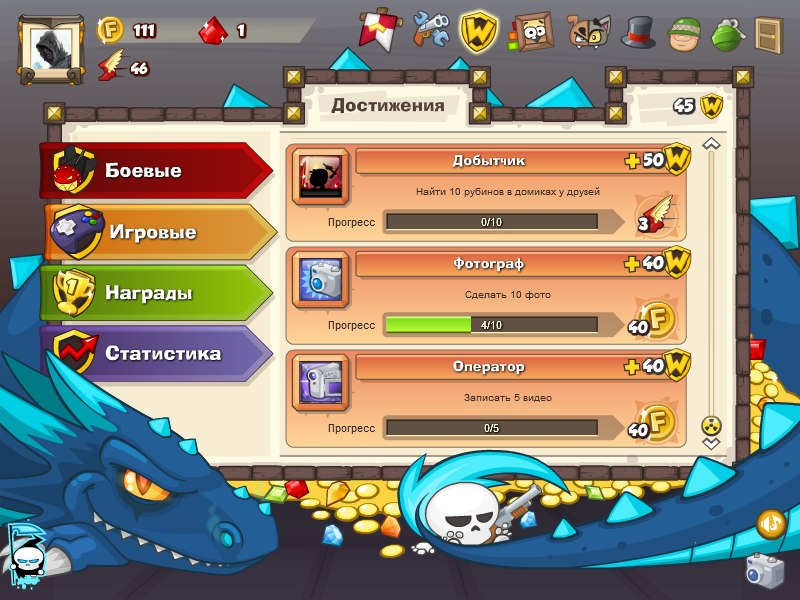Click the dog and cat face icon

(589, 32)
